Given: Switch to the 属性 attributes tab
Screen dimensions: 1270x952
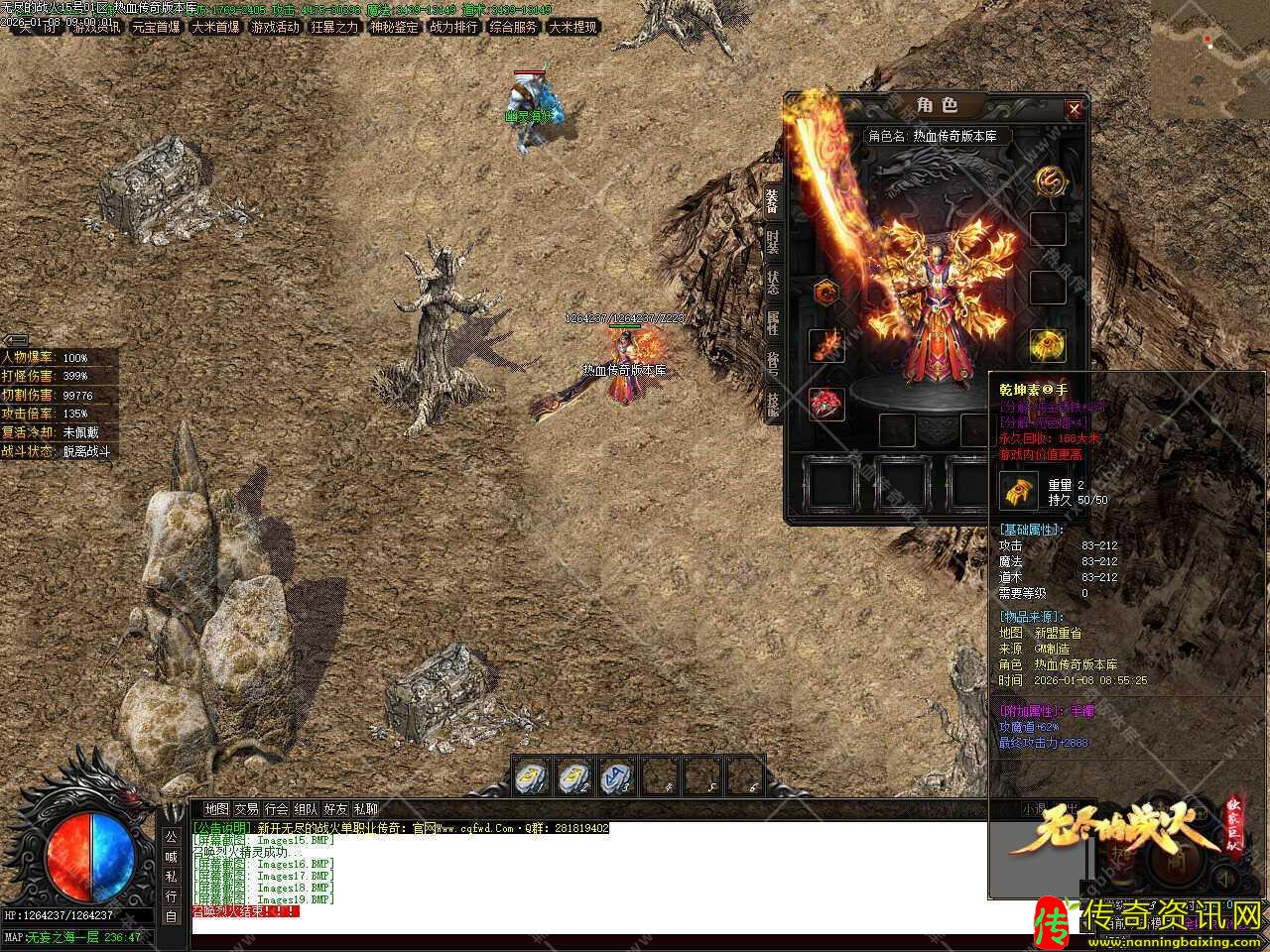Looking at the screenshot, I should [x=773, y=323].
